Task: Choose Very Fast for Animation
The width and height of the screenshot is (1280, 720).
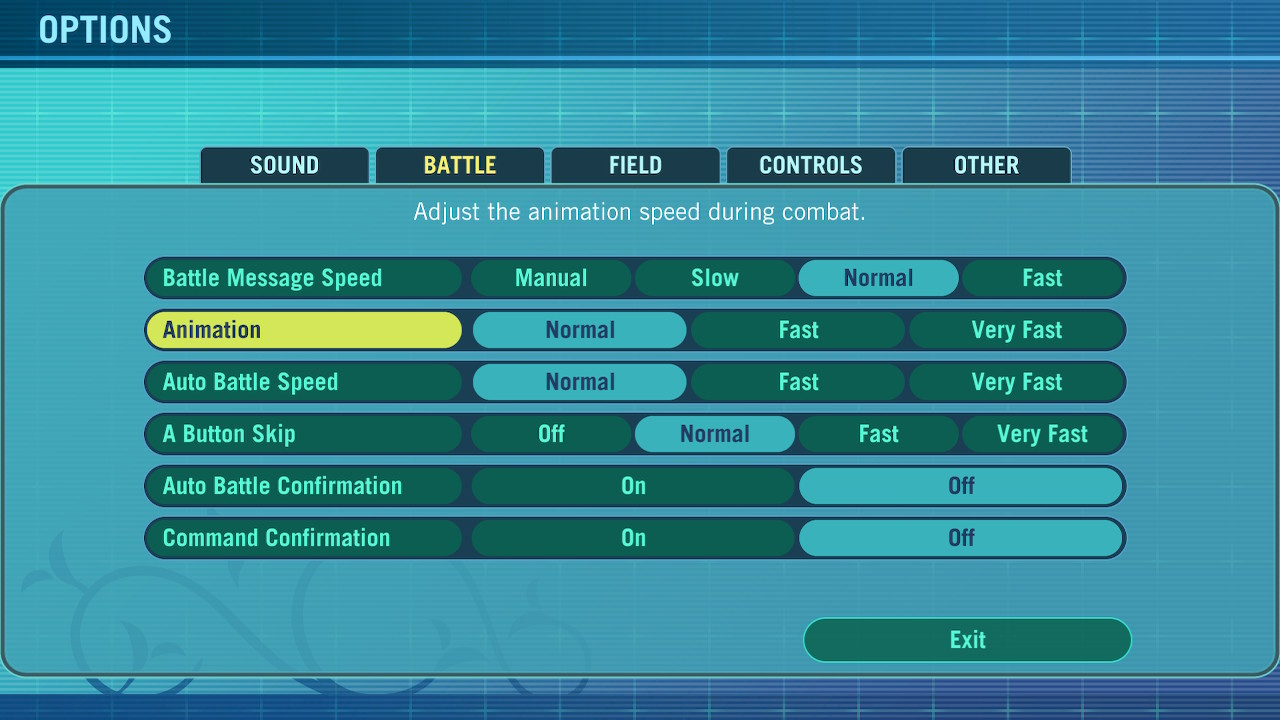Action: point(1016,330)
